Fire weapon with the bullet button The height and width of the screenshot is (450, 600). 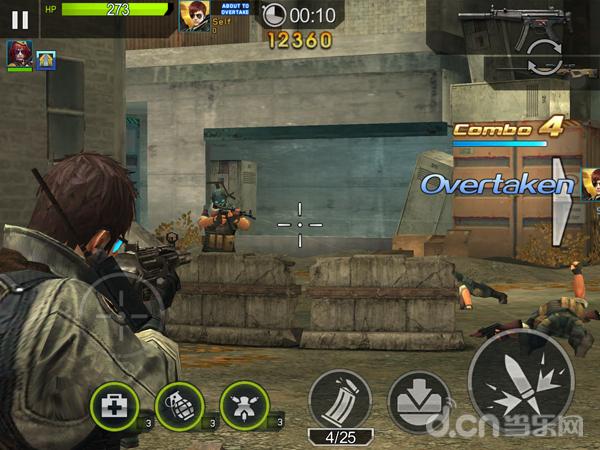click(520, 385)
